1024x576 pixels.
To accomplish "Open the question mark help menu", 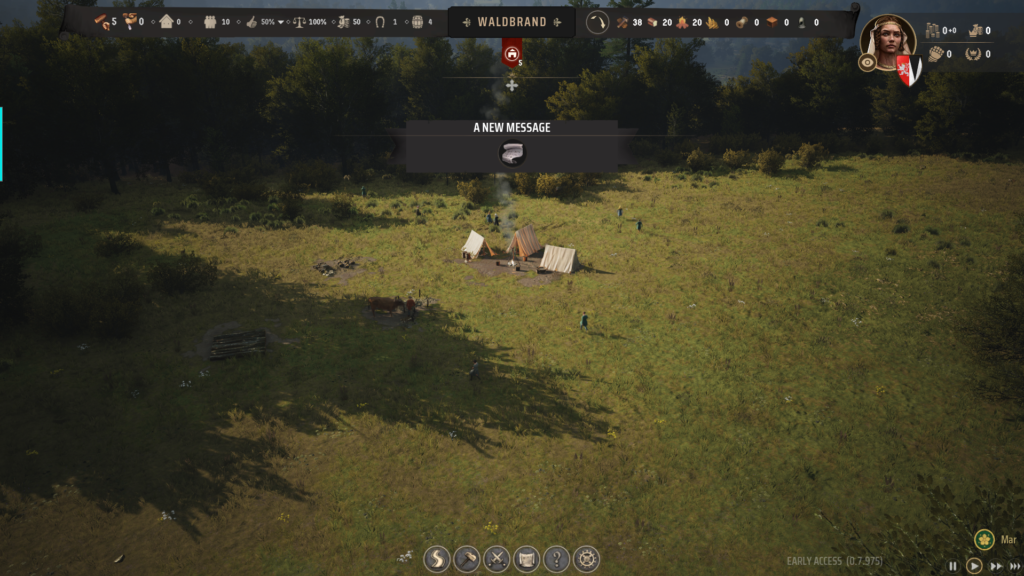I will pos(556,560).
